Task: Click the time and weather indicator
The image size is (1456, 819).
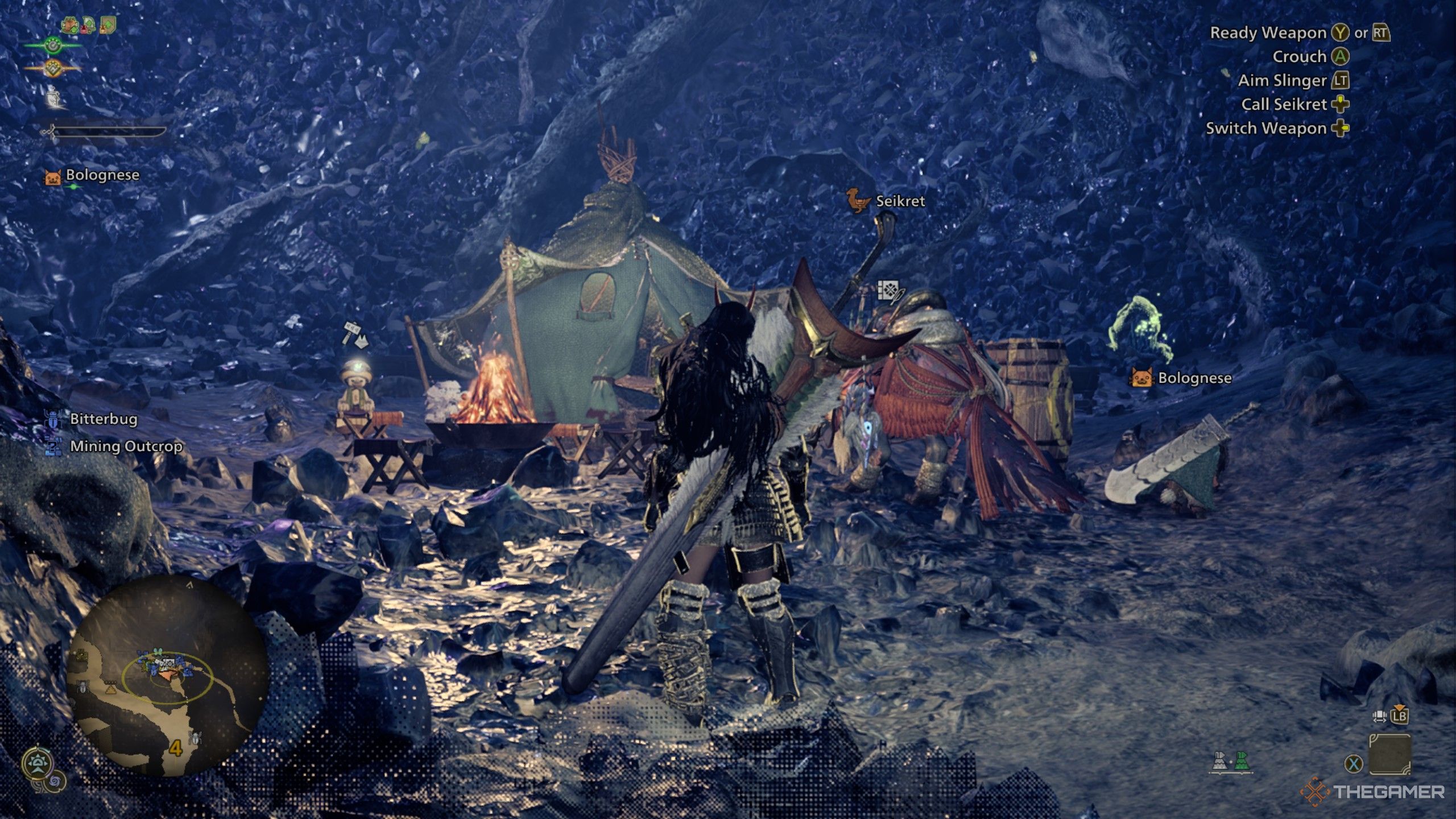Action: click(38, 764)
